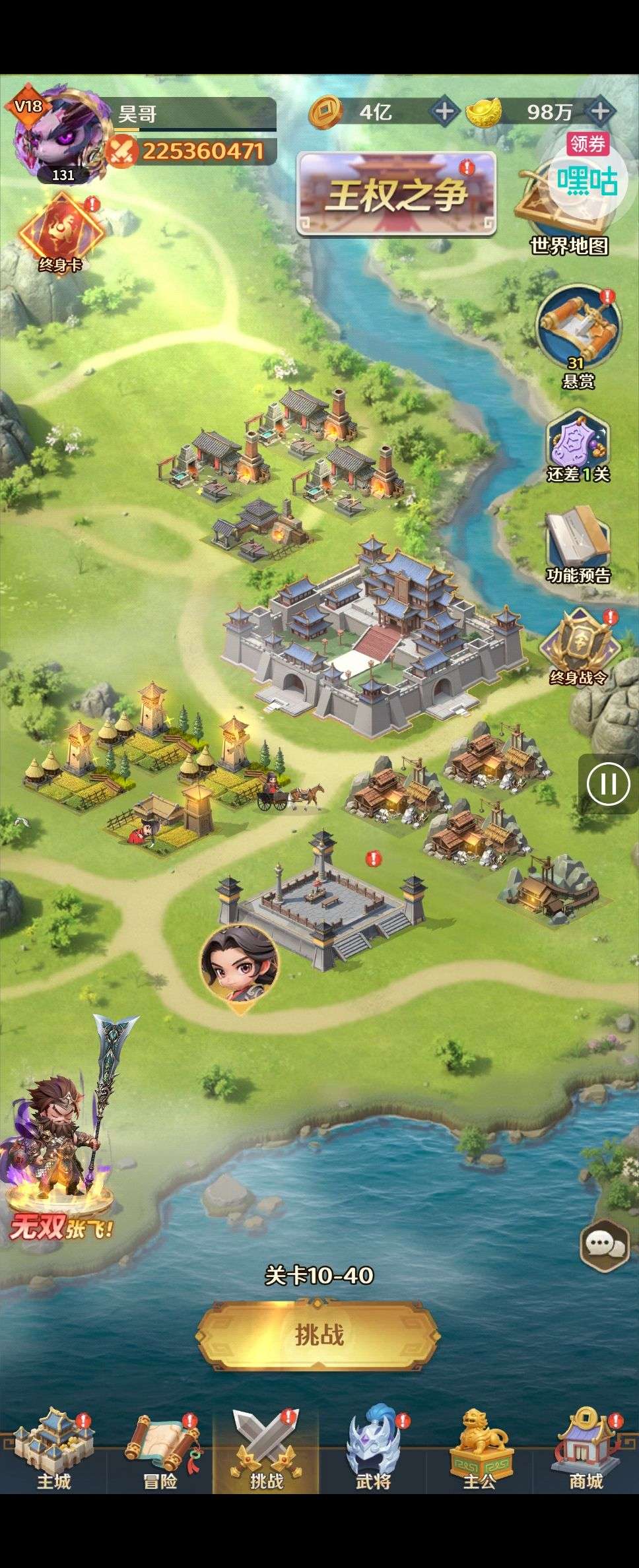Open the 终身卡 lifetime card offer

60,232
